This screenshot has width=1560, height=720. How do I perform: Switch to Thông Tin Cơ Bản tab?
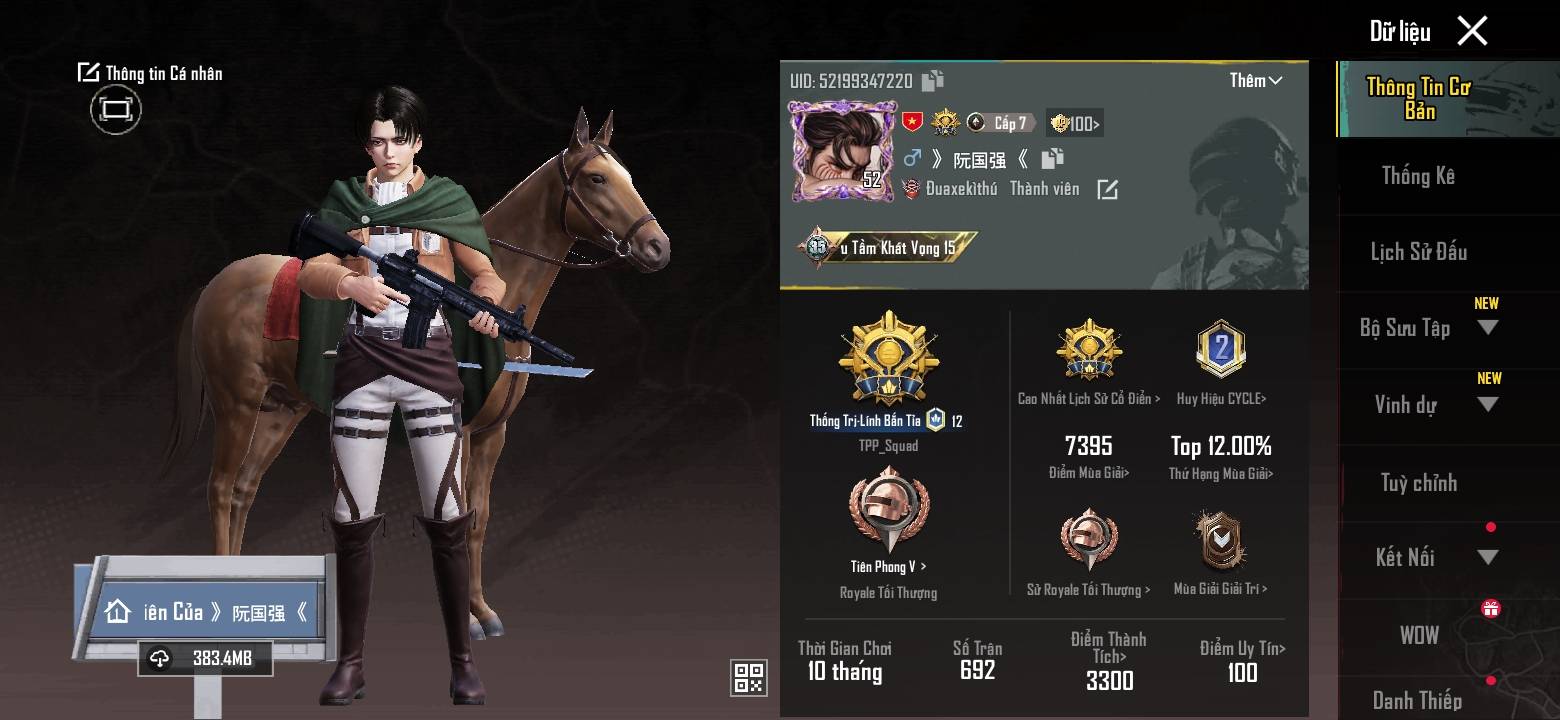click(1418, 99)
